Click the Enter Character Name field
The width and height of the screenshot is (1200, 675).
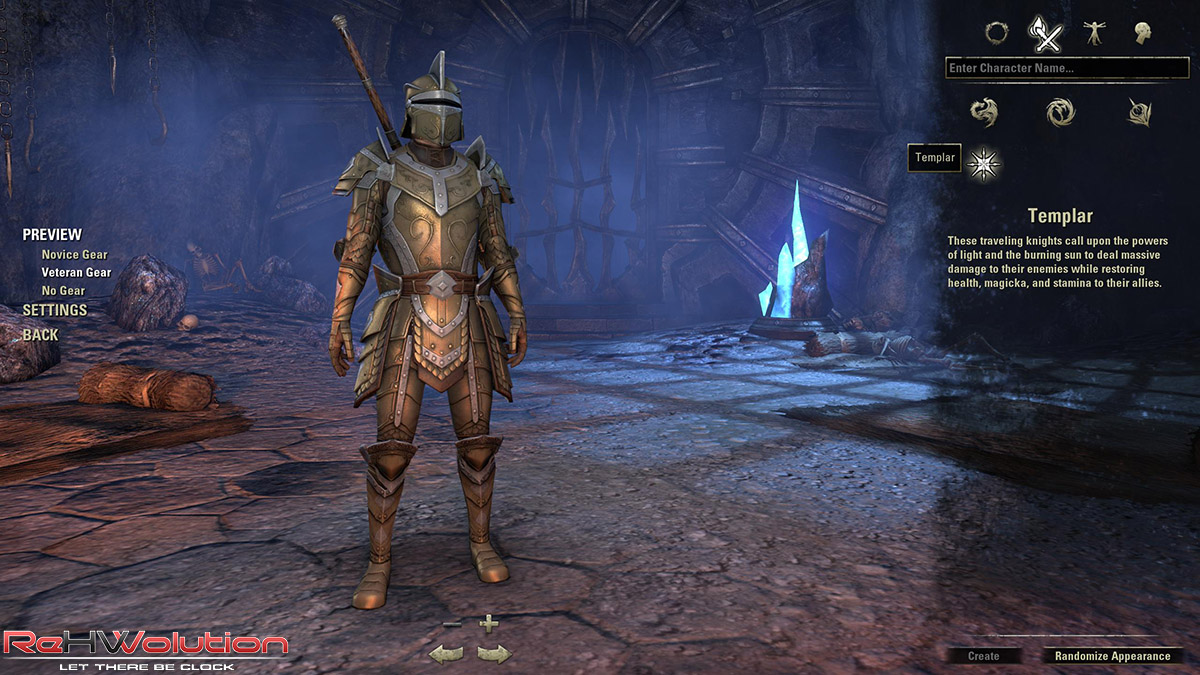pos(1066,68)
